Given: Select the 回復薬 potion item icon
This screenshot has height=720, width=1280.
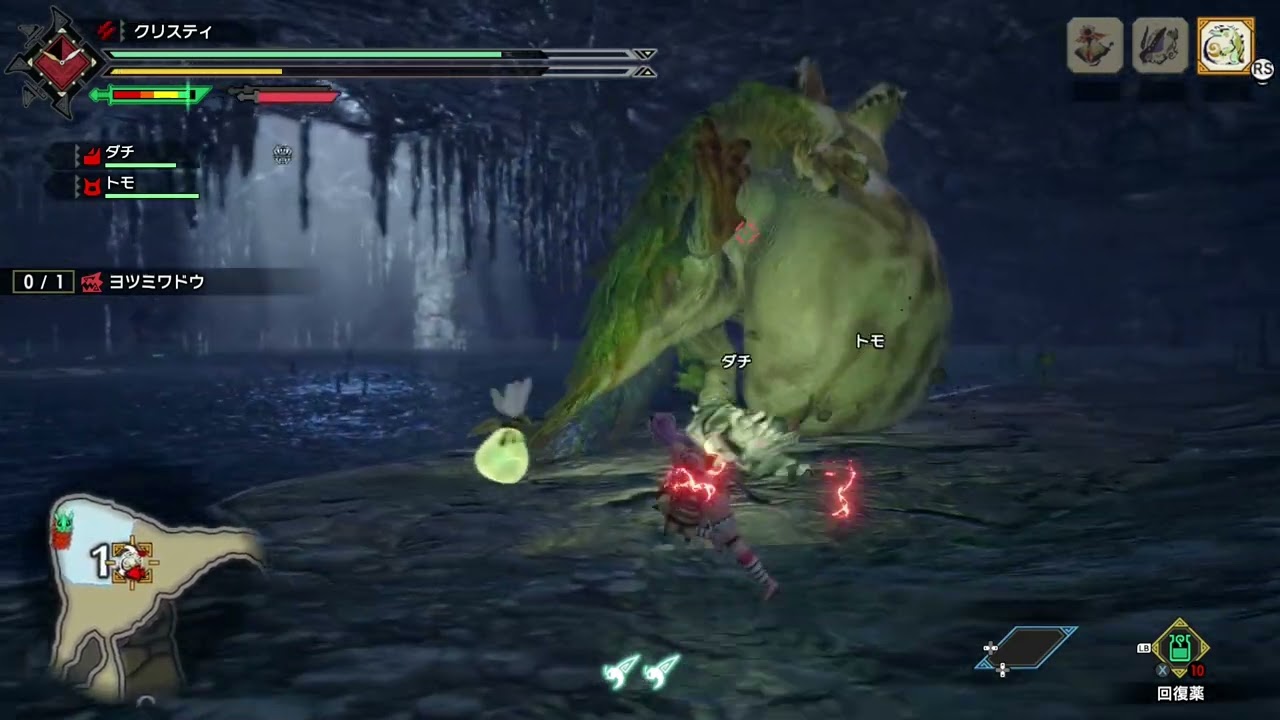Looking at the screenshot, I should pyautogui.click(x=1179, y=650).
